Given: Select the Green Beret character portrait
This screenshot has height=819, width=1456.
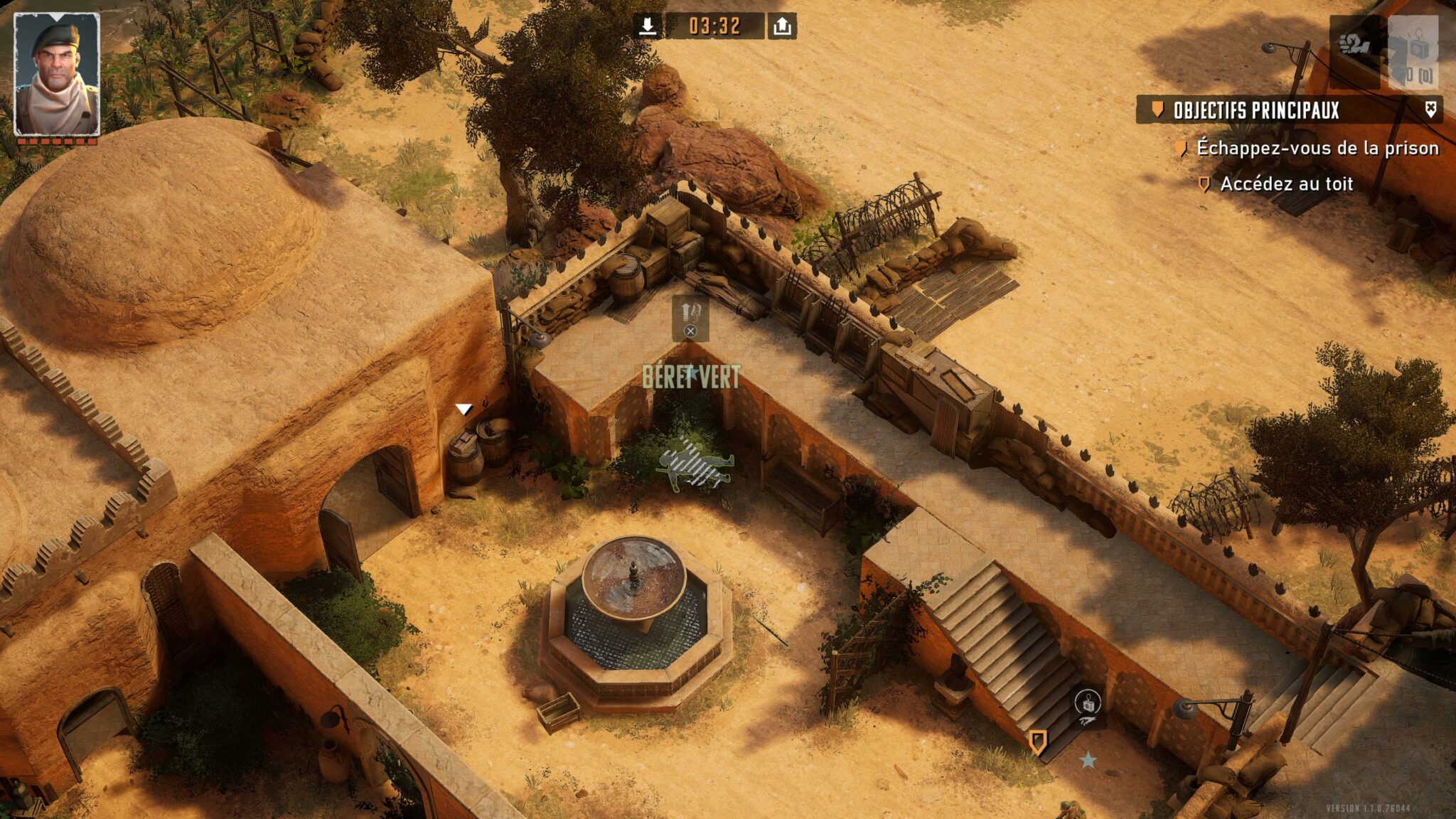Looking at the screenshot, I should tap(57, 74).
